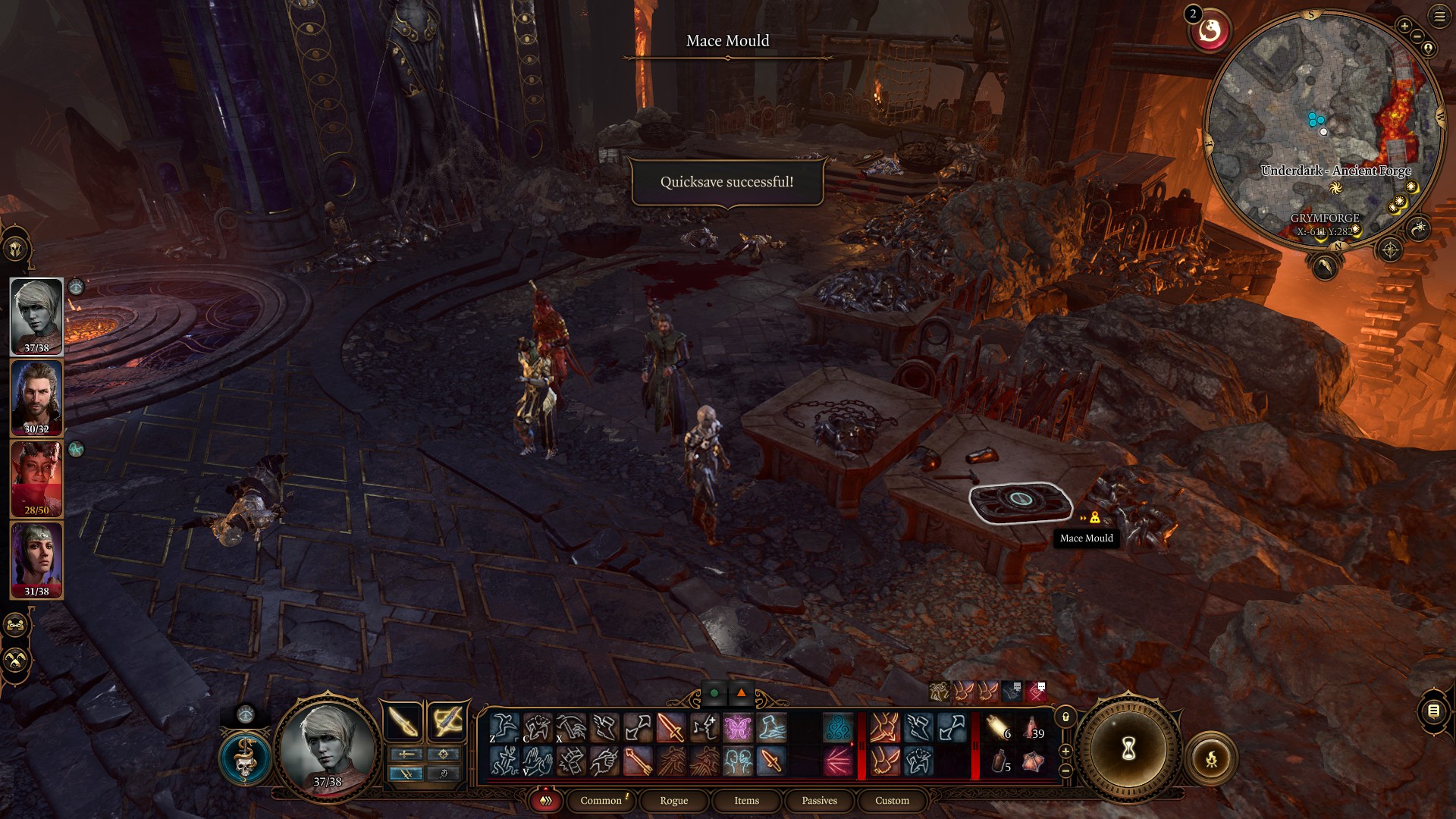Screen dimensions: 1456x819
Task: Switch to the Items hotbar tab
Action: (745, 800)
